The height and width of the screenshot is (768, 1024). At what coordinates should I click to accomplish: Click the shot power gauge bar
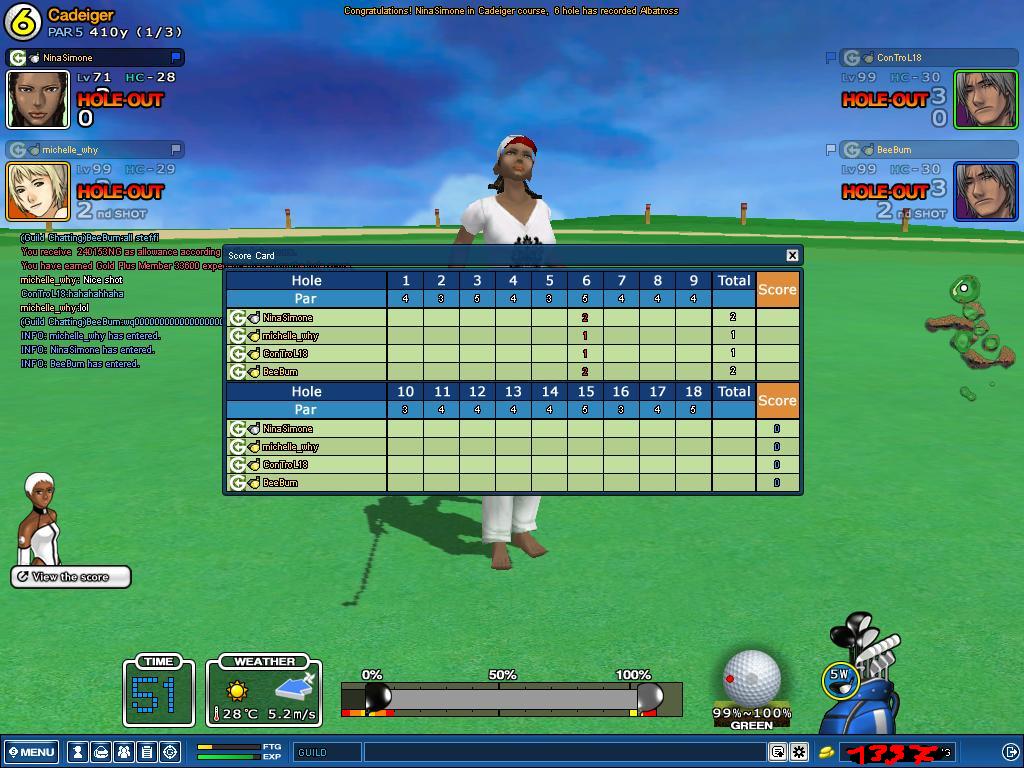[x=511, y=697]
